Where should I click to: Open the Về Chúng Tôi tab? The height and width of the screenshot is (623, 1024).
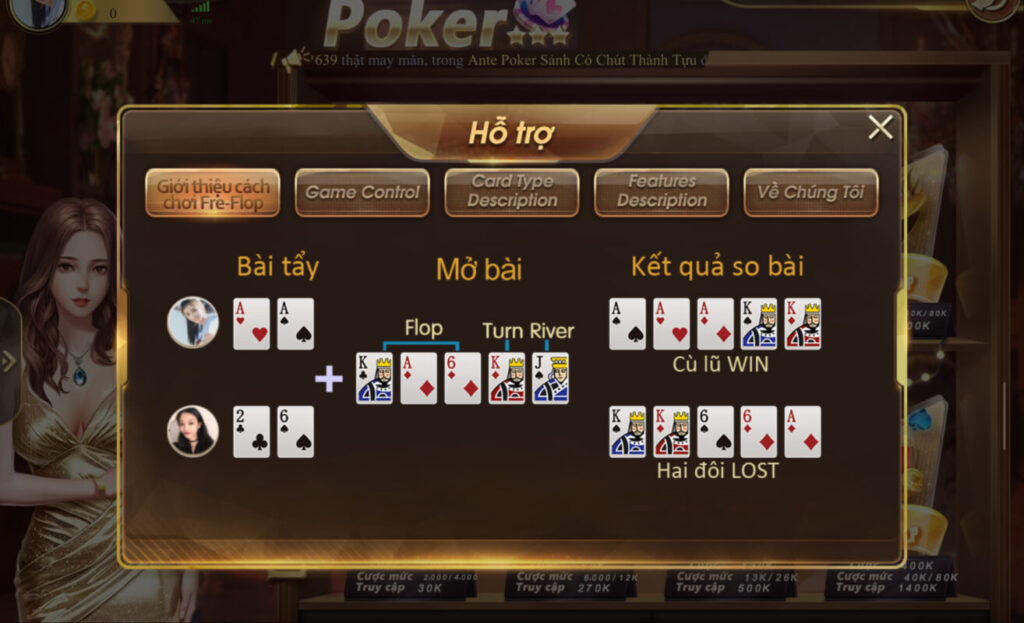click(x=811, y=193)
